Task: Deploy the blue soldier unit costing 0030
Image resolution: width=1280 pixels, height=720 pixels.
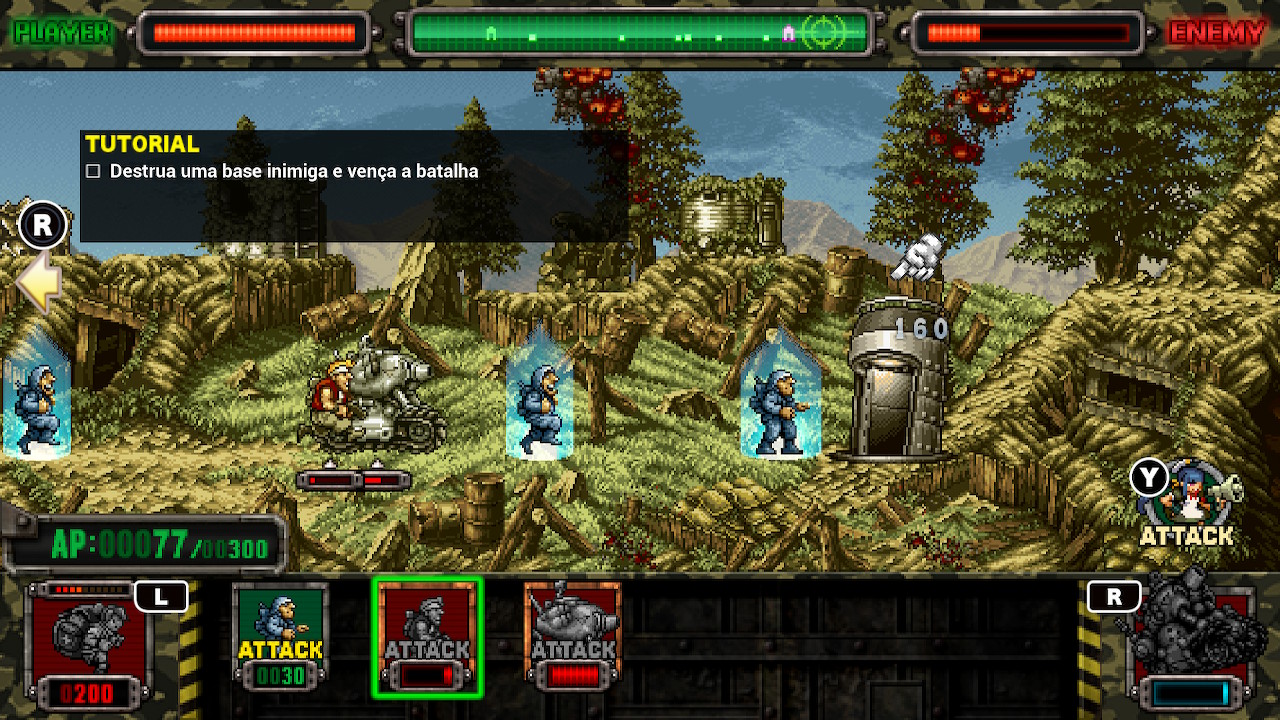Action: coord(280,636)
